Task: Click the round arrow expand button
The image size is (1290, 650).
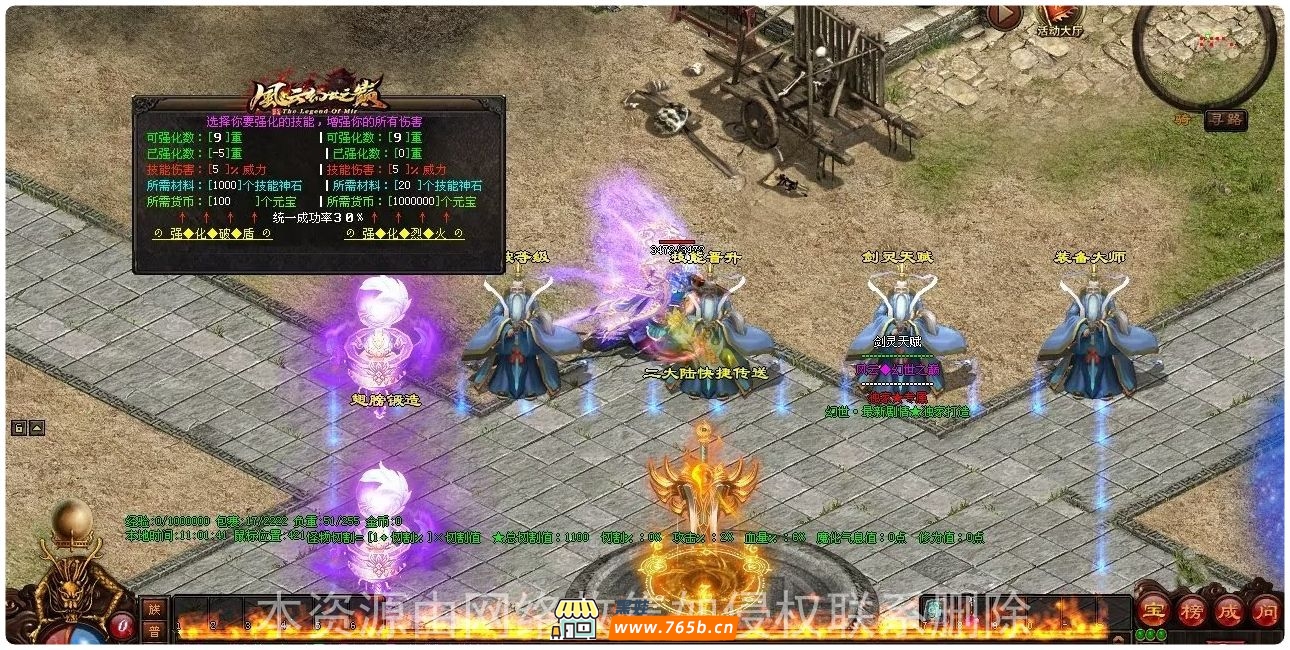Action: [x=1004, y=16]
